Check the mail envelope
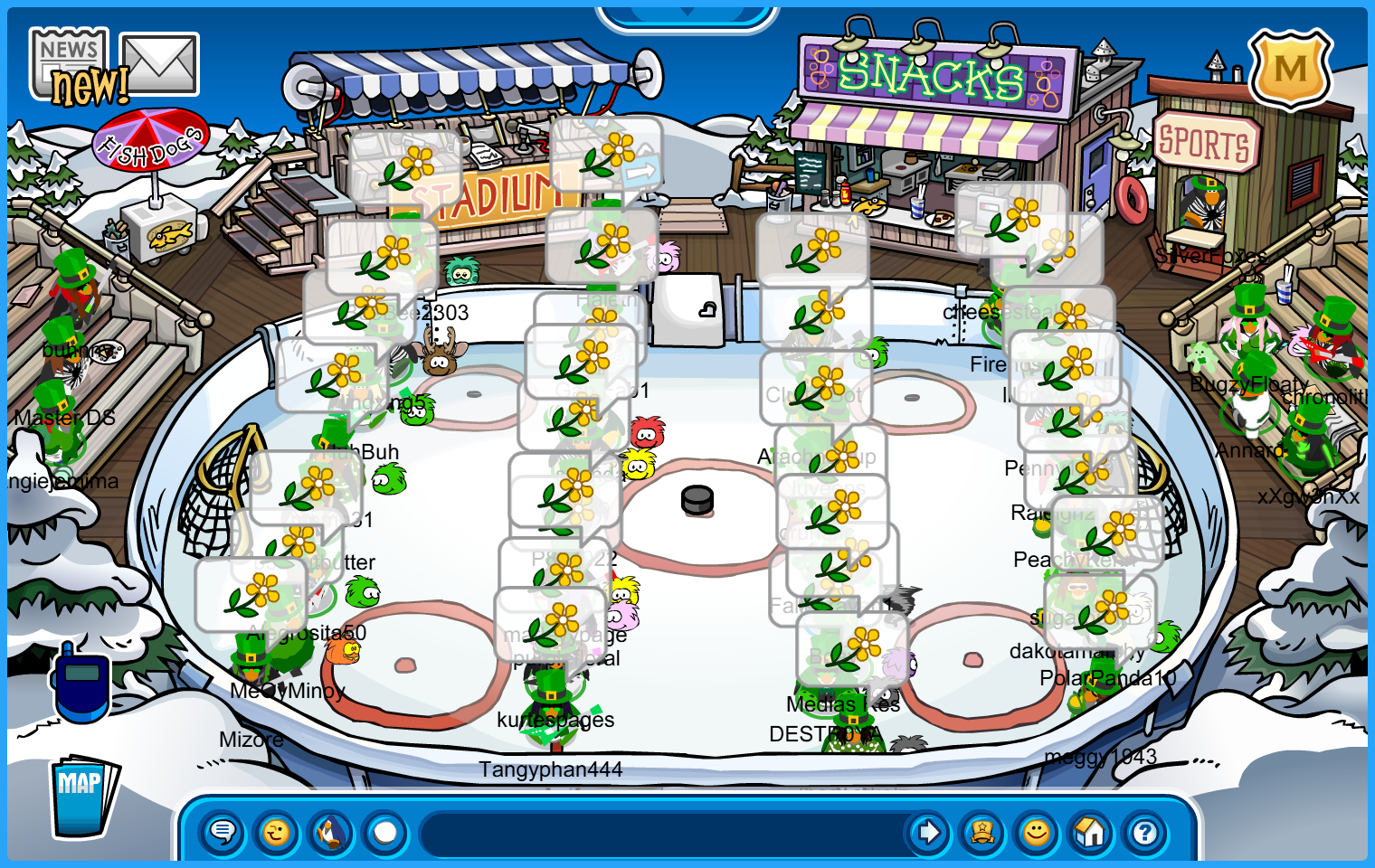Screen dimensions: 1375x868 pos(159,63)
